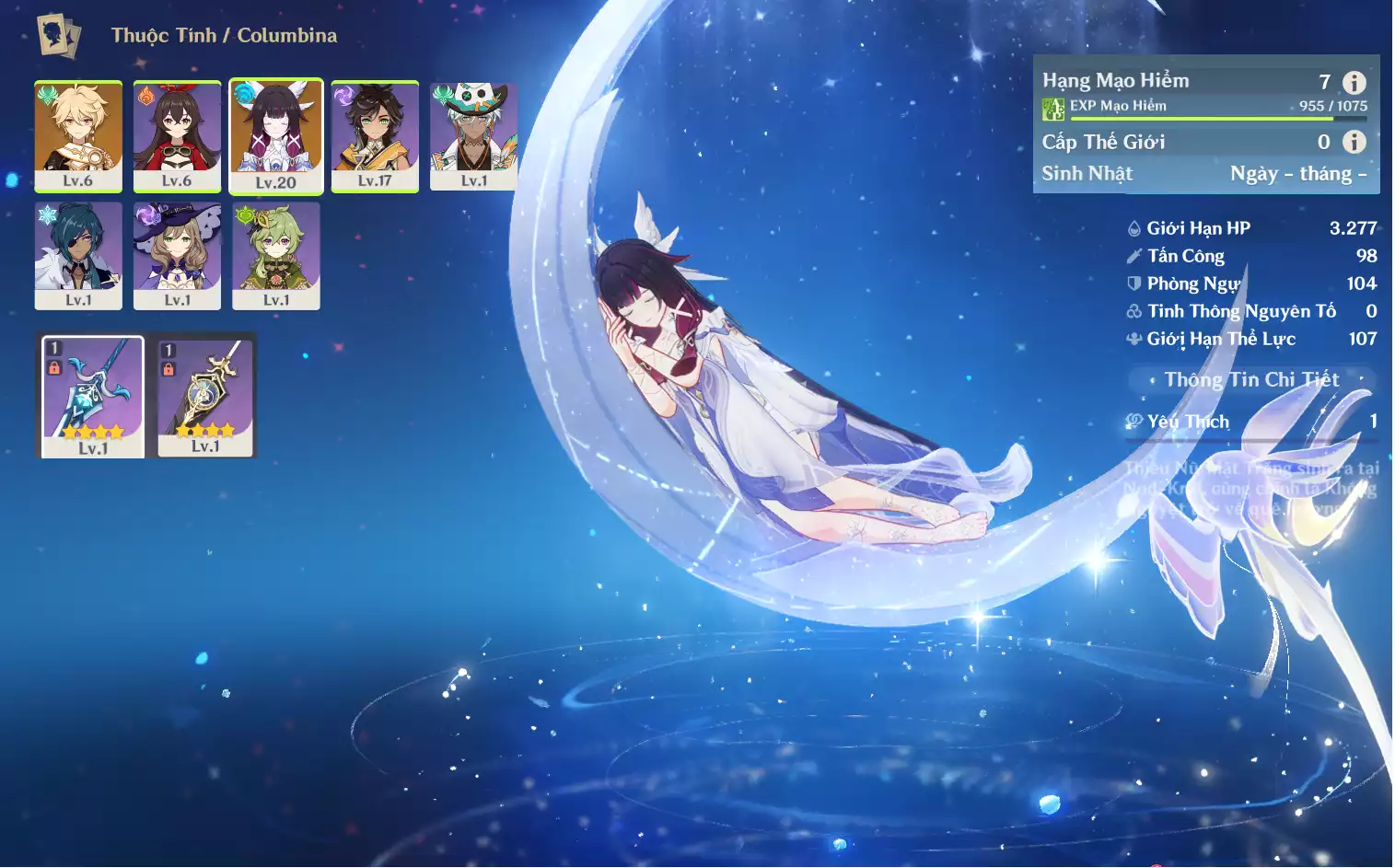The height and width of the screenshot is (868, 1395).
Task: Select Lisa's Lv.1 portrait
Action: click(x=177, y=255)
